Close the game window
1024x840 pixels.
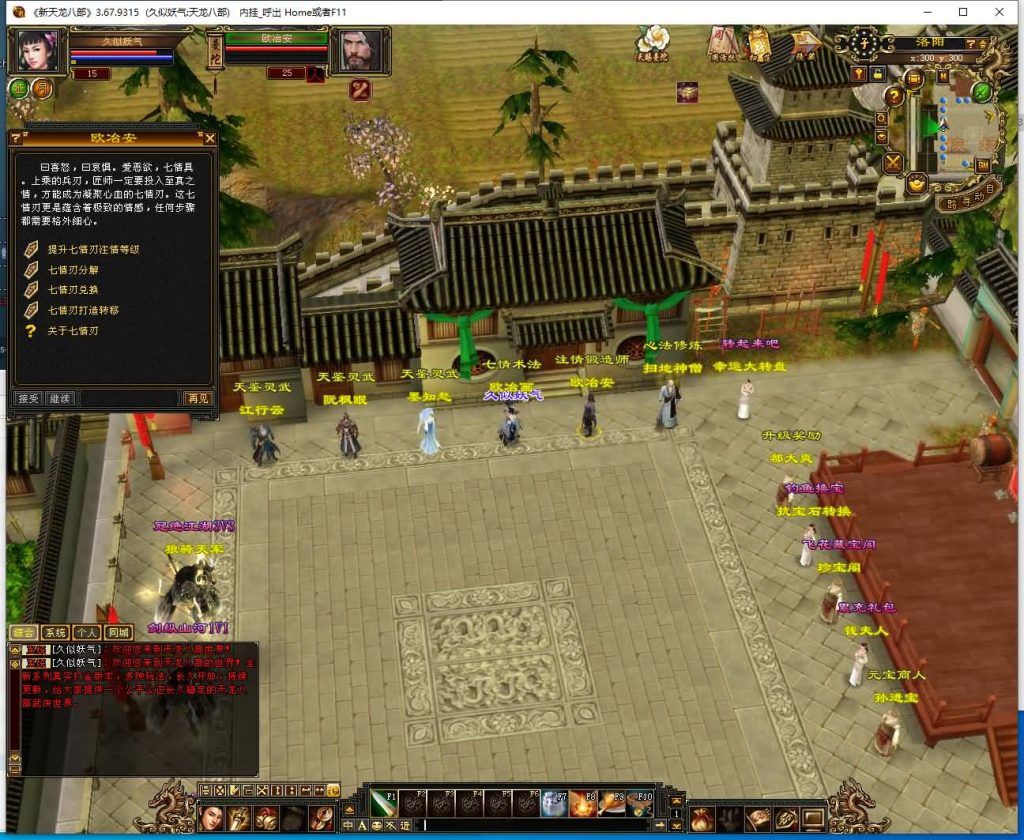pyautogui.click(x=1001, y=12)
